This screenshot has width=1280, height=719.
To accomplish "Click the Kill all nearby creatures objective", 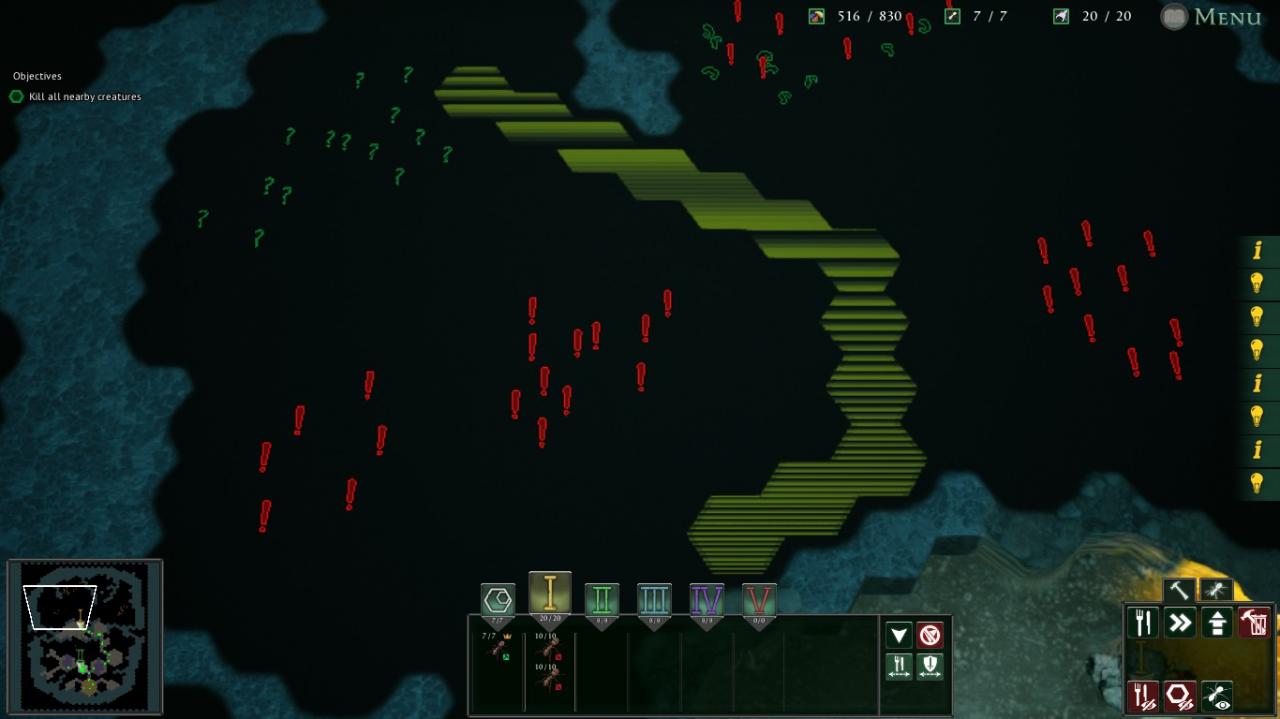I will 85,97.
